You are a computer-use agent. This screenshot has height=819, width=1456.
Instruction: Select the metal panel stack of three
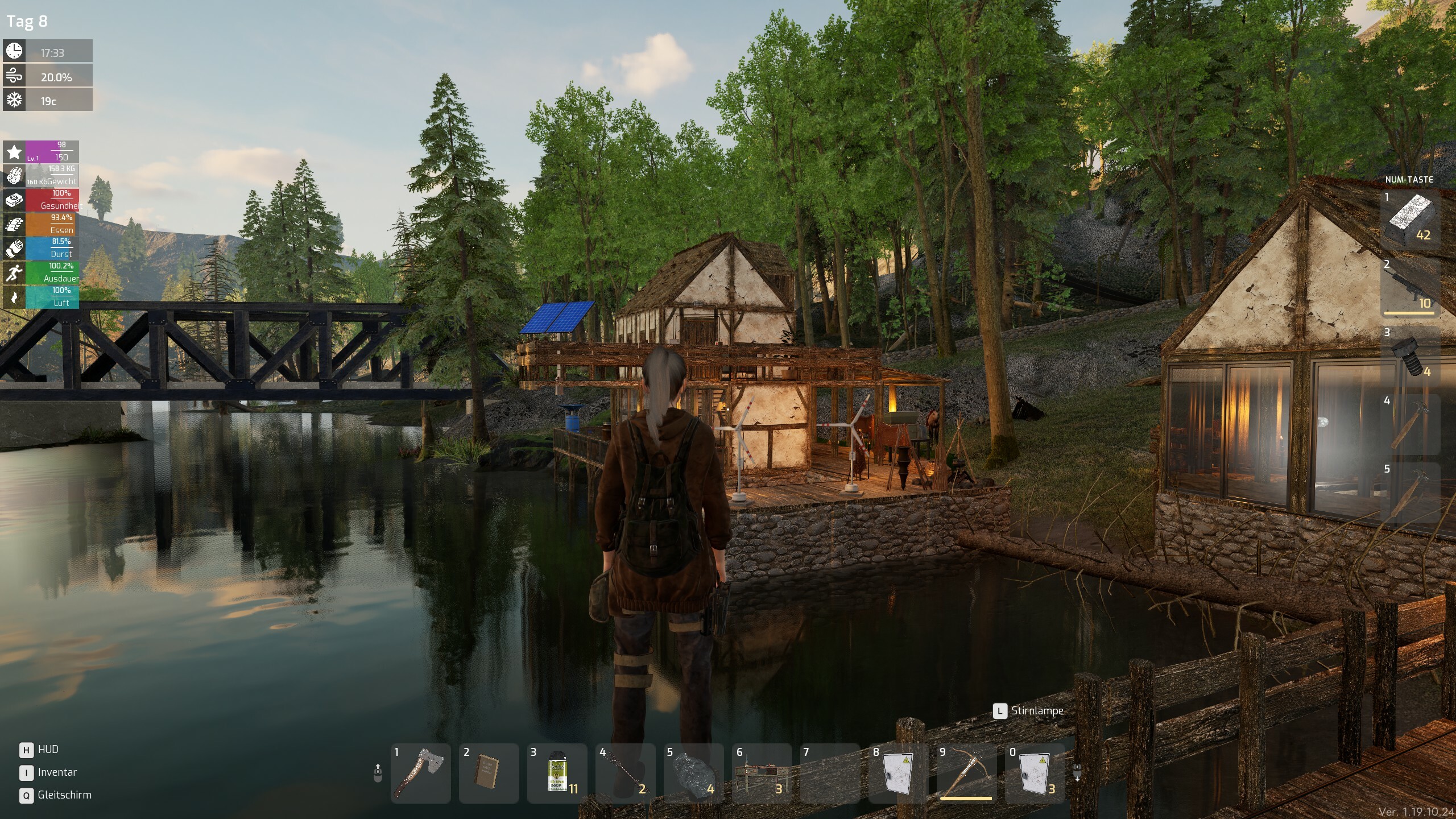(x=1035, y=773)
